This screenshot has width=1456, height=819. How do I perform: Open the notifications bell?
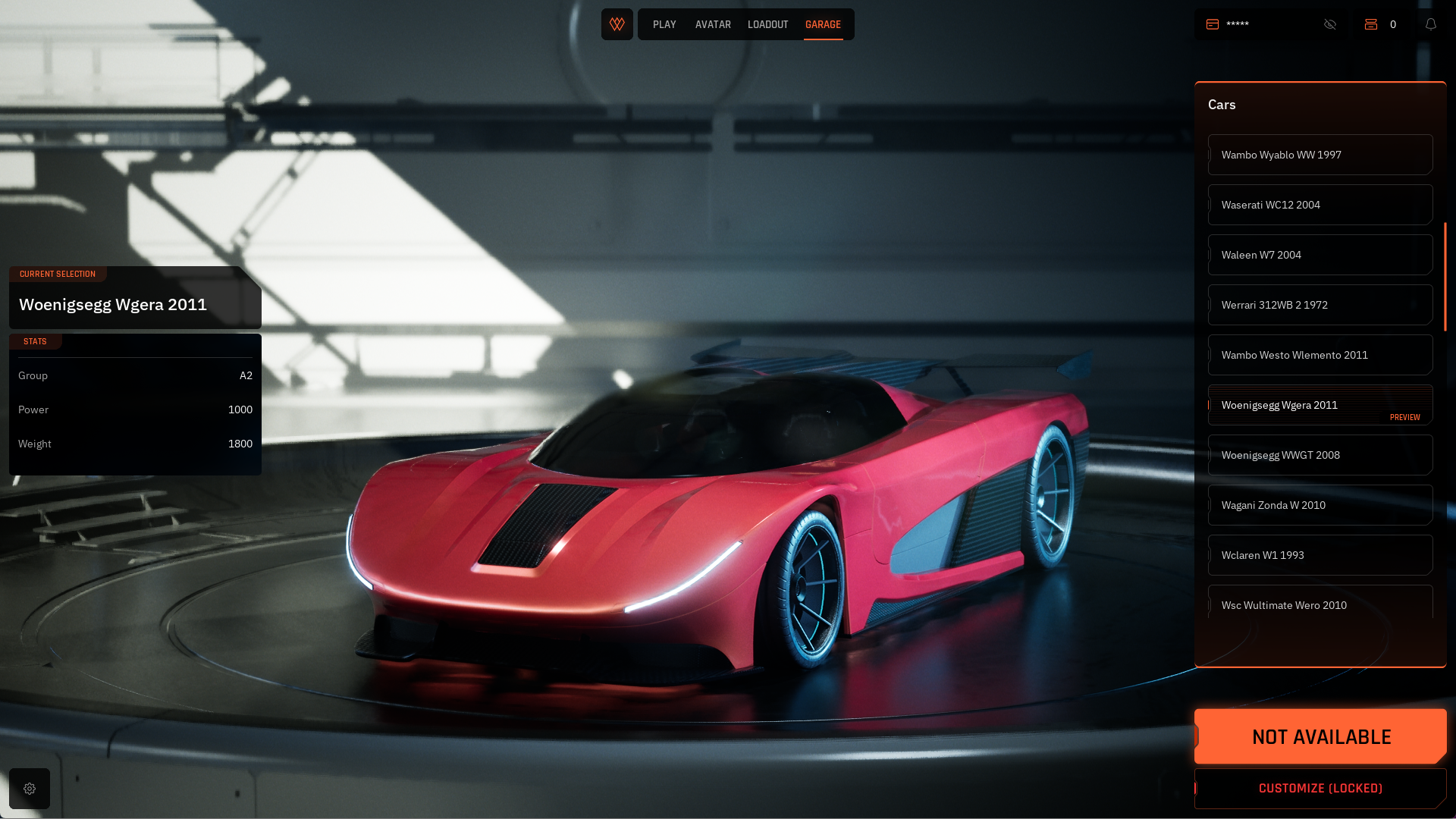pos(1431,24)
